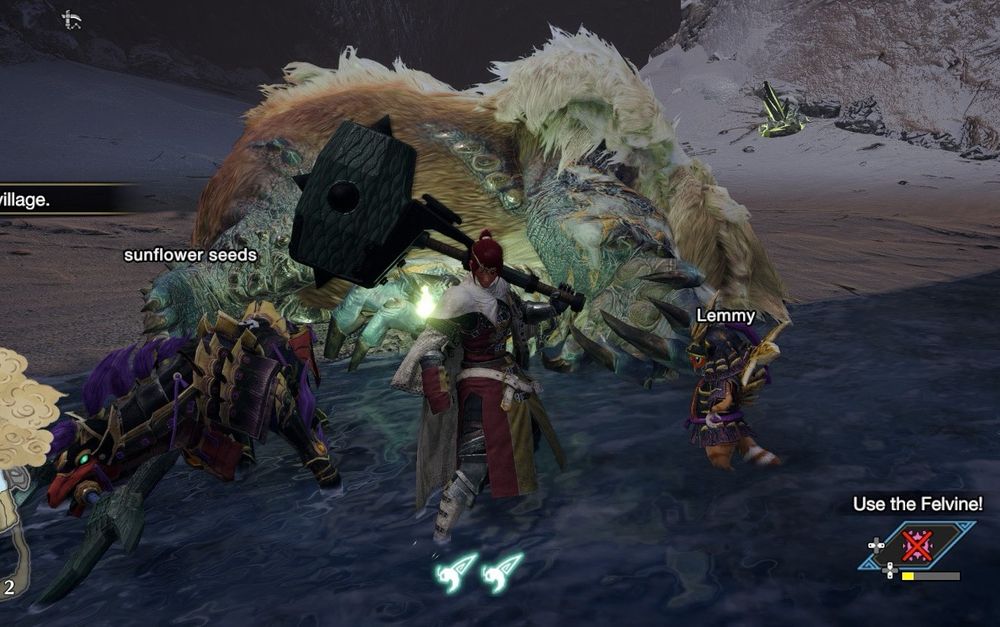Click the small white status icon at top-left
Viewport: 1000px width, 627px height.
(x=71, y=19)
